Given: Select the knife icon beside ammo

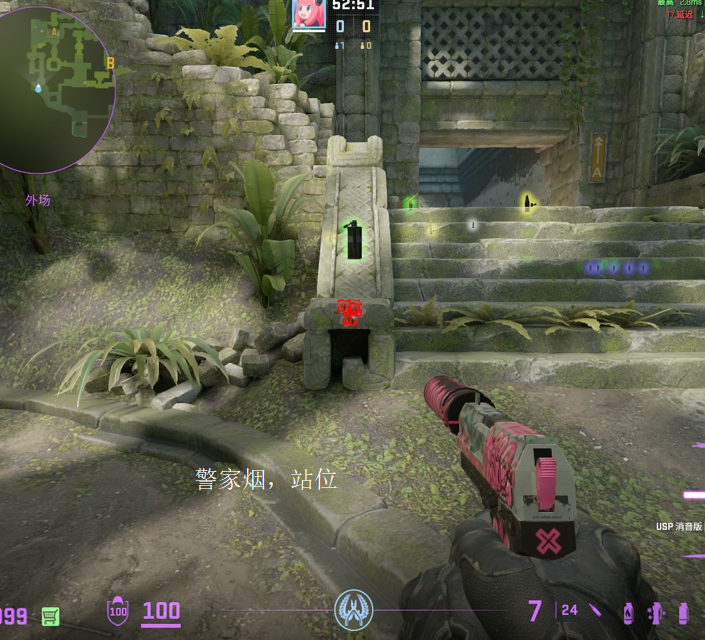Looking at the screenshot, I should pos(596,610).
